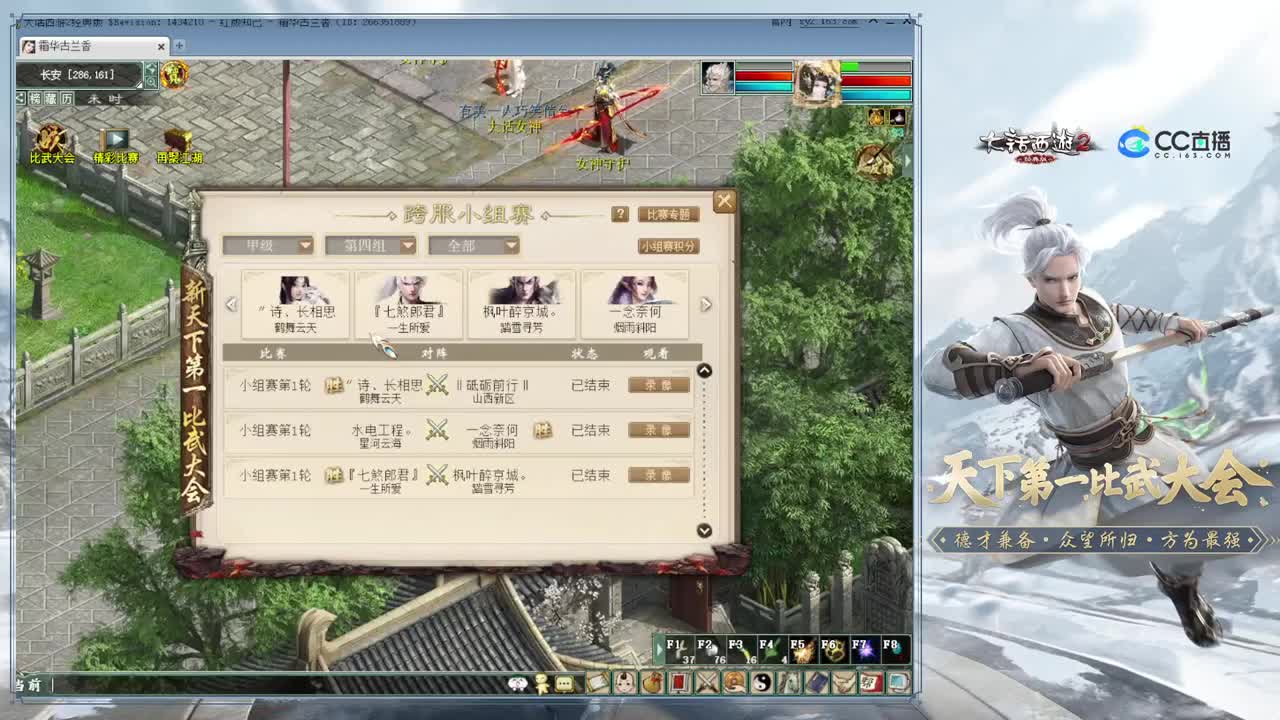Click the + to open a new tab

[x=177, y=45]
